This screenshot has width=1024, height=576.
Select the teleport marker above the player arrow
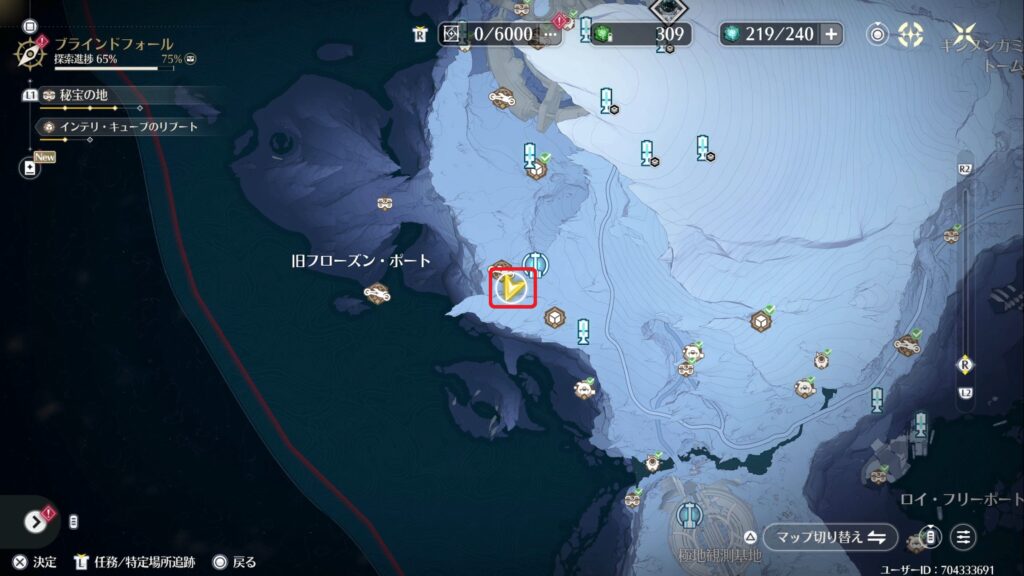535,263
